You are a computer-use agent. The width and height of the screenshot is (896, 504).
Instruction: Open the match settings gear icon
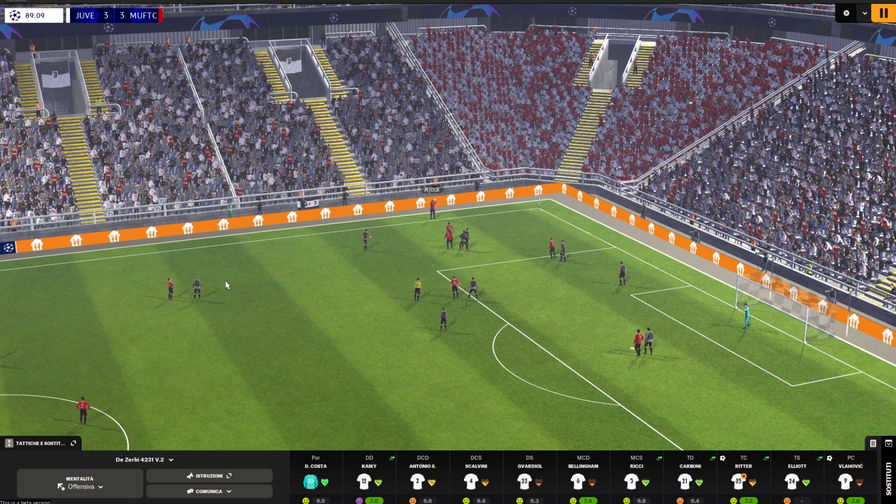[x=846, y=13]
